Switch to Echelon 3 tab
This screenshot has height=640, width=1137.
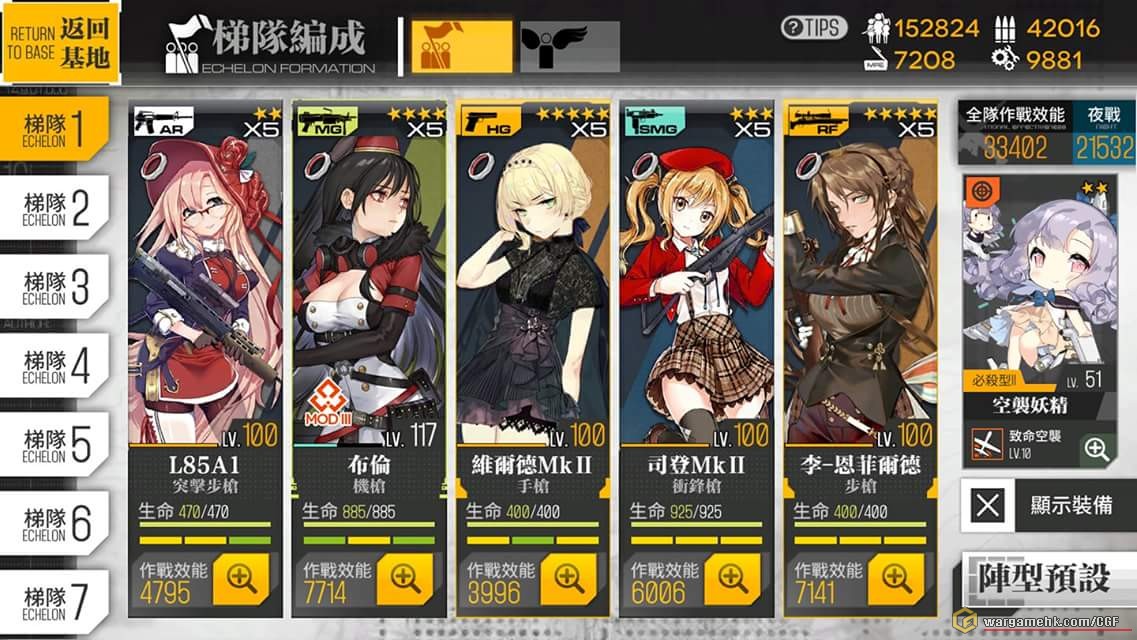click(58, 287)
